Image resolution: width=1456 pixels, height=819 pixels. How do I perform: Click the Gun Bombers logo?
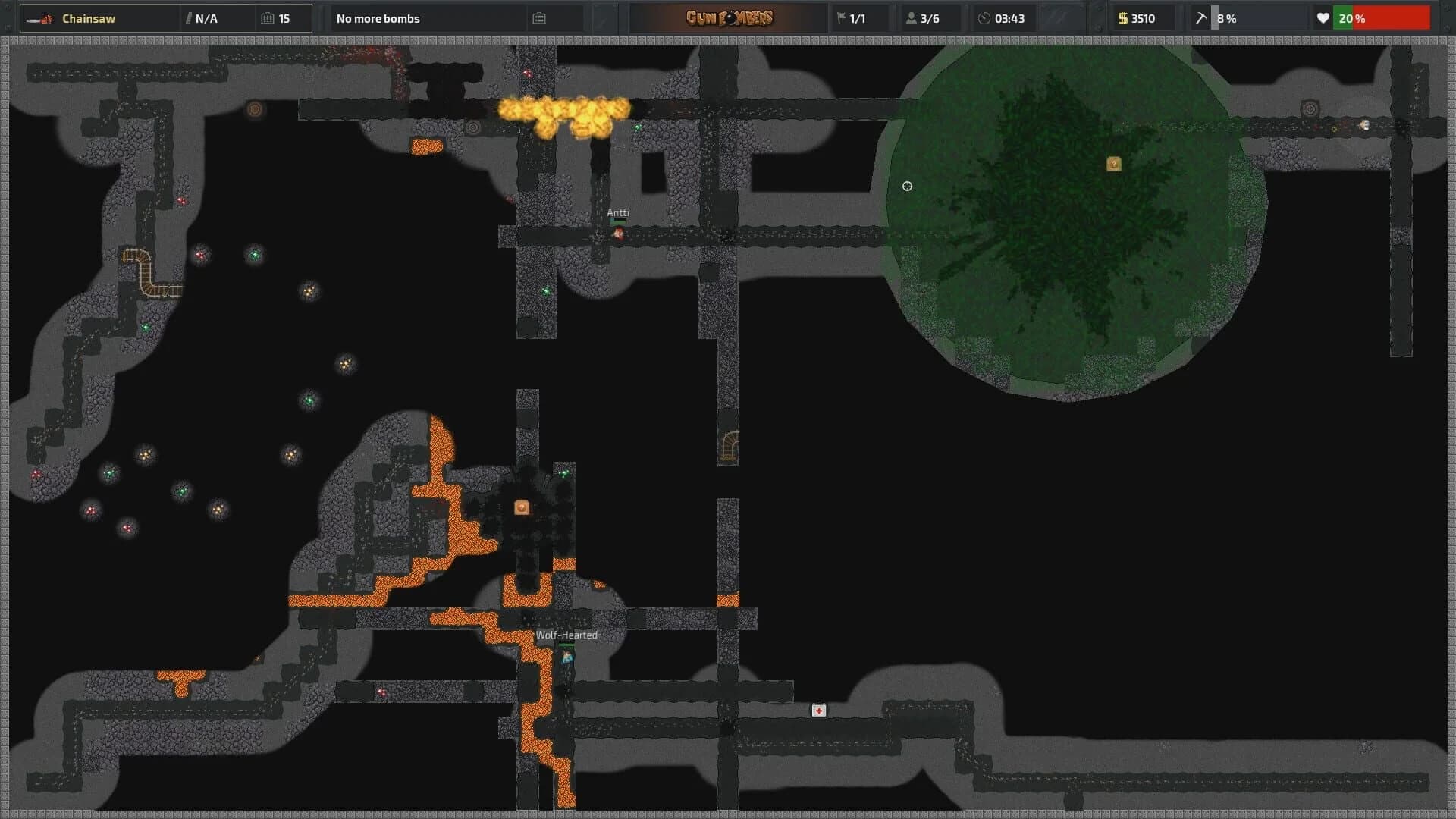(730, 18)
